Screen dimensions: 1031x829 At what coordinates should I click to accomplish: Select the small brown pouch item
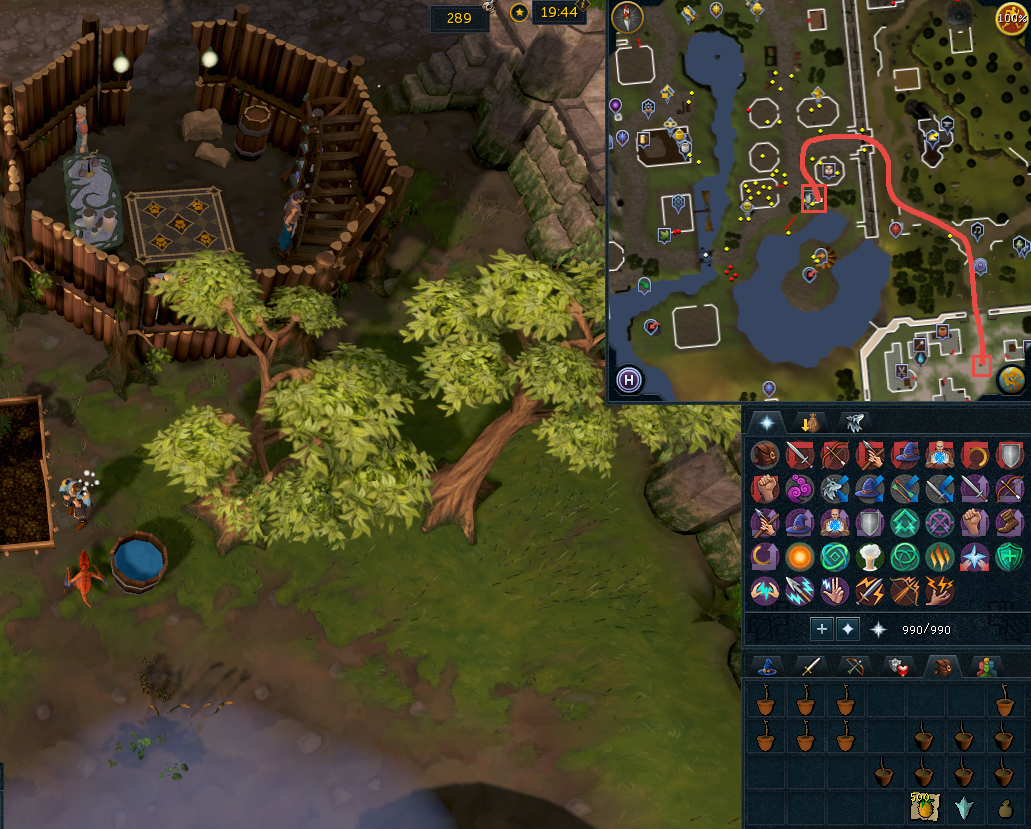1005,808
